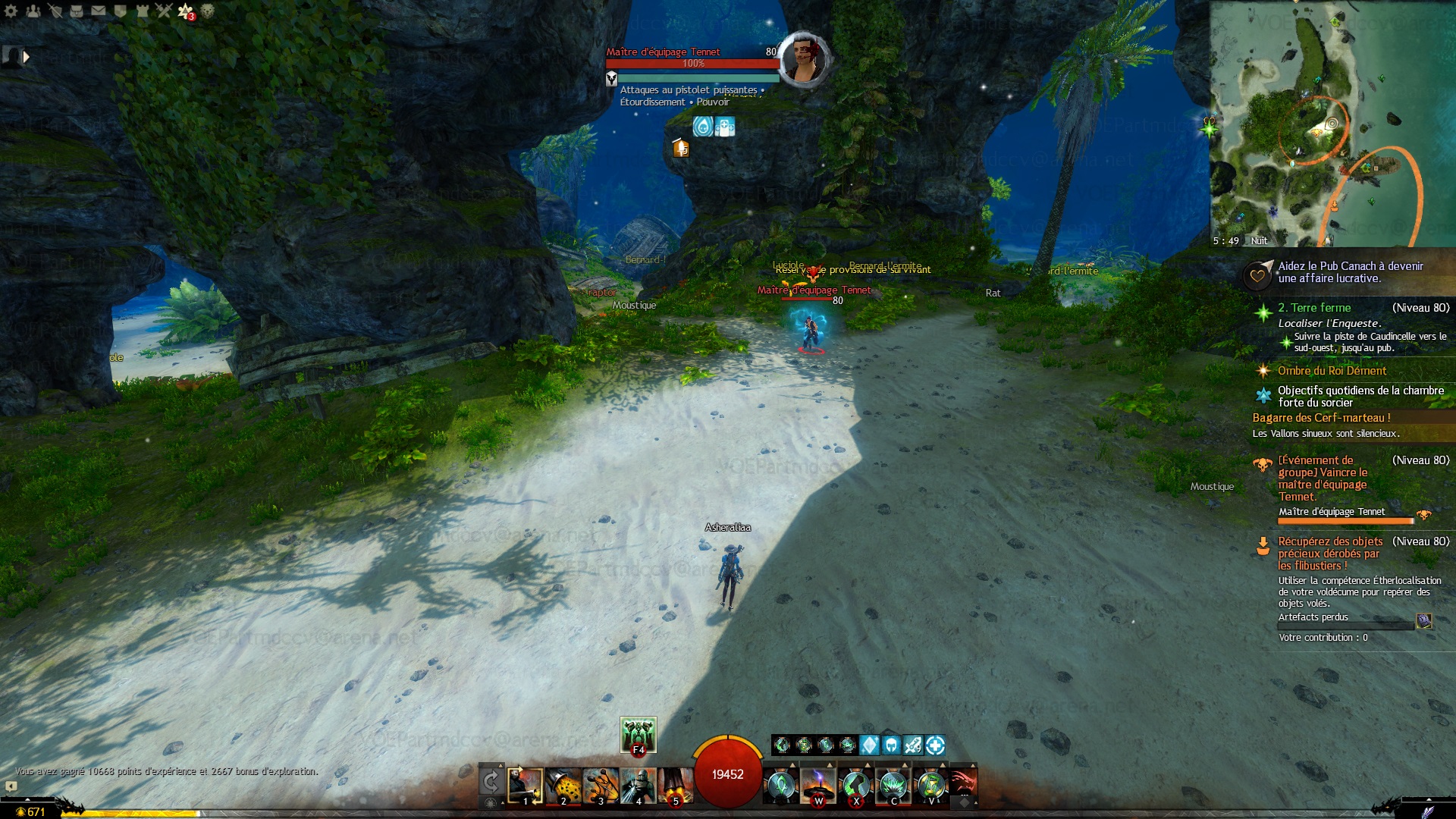Open the Black Lion trading post icon
Viewport: 1456px width, 819px height.
click(207, 11)
